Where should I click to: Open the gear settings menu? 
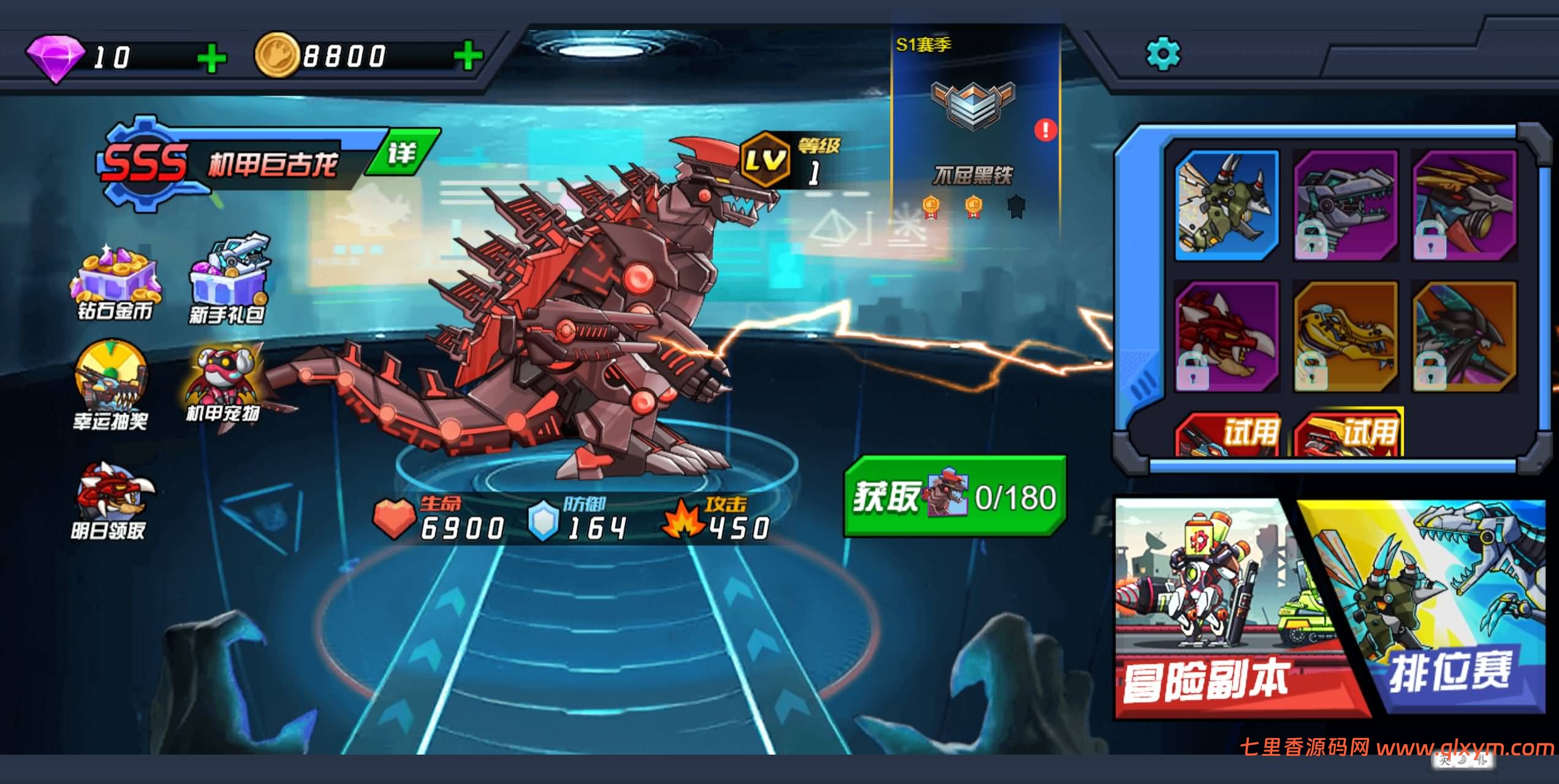click(x=1163, y=55)
